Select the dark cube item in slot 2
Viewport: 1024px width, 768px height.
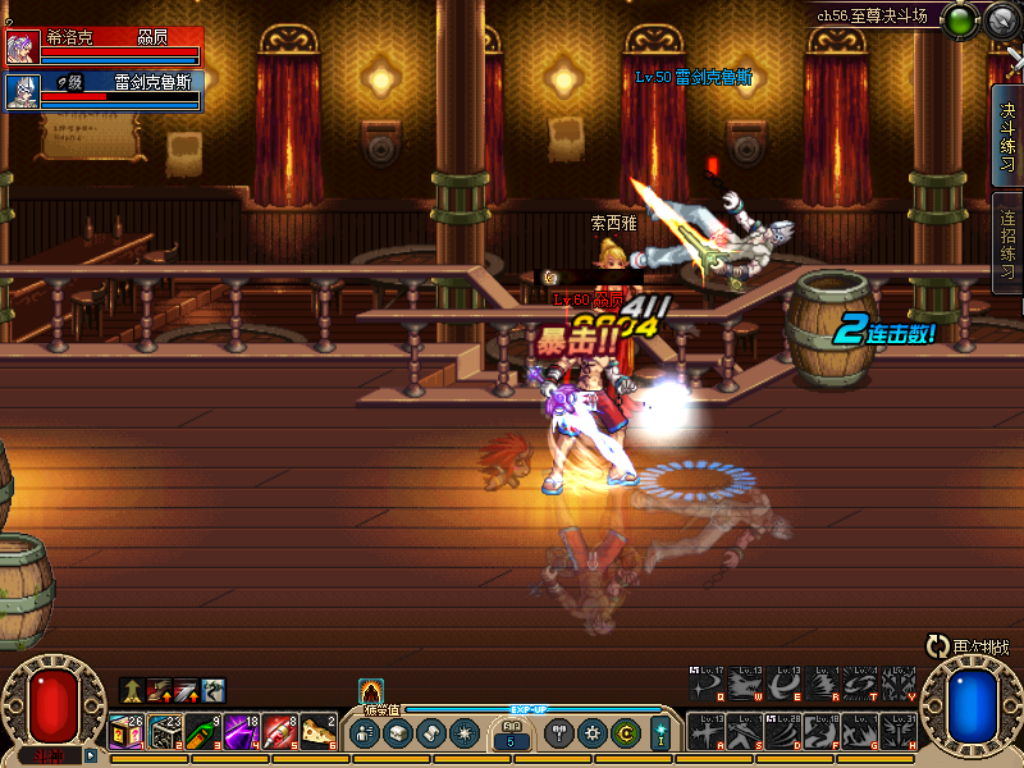tap(165, 733)
